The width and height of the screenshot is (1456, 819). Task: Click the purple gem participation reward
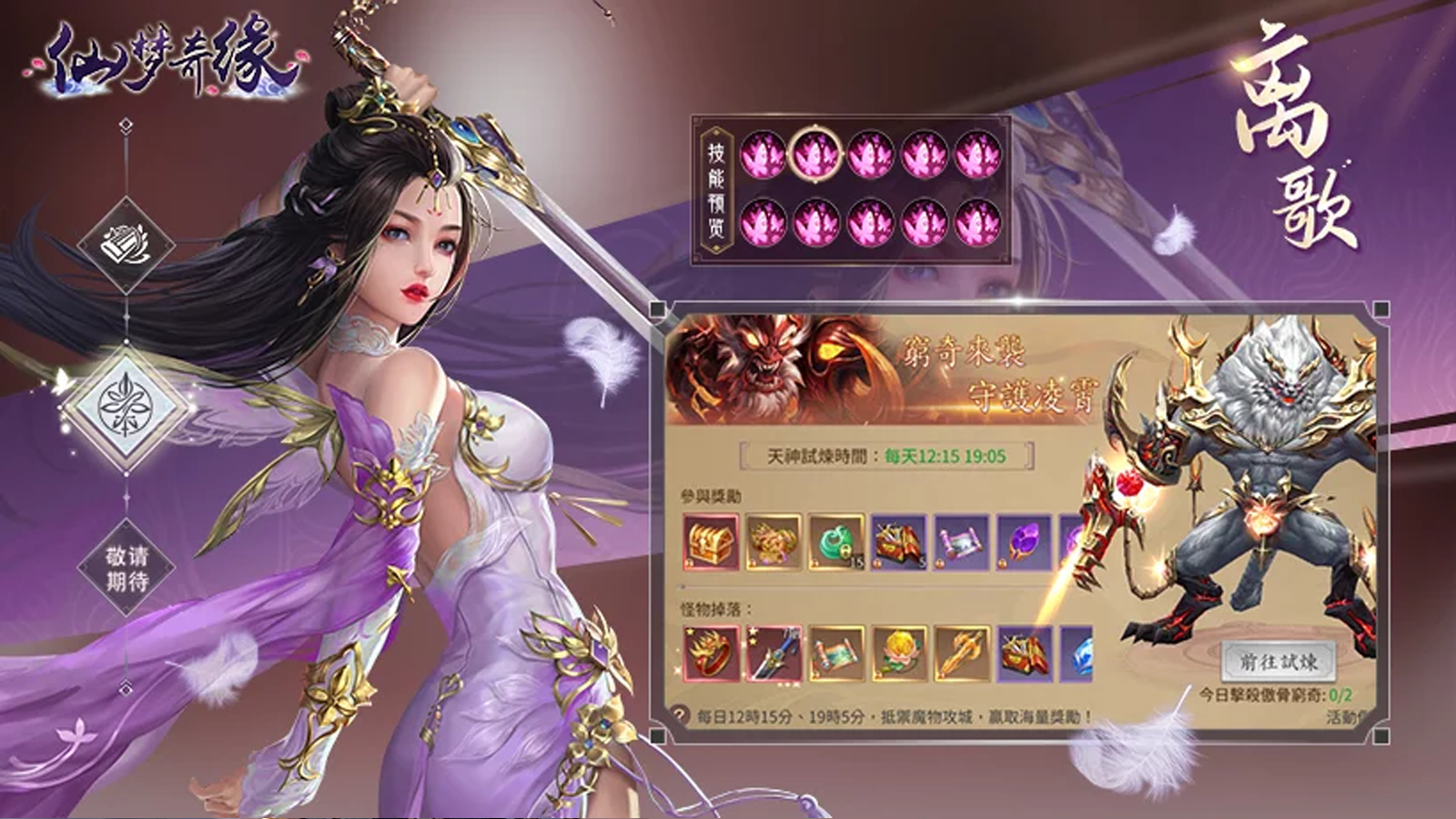(1025, 542)
